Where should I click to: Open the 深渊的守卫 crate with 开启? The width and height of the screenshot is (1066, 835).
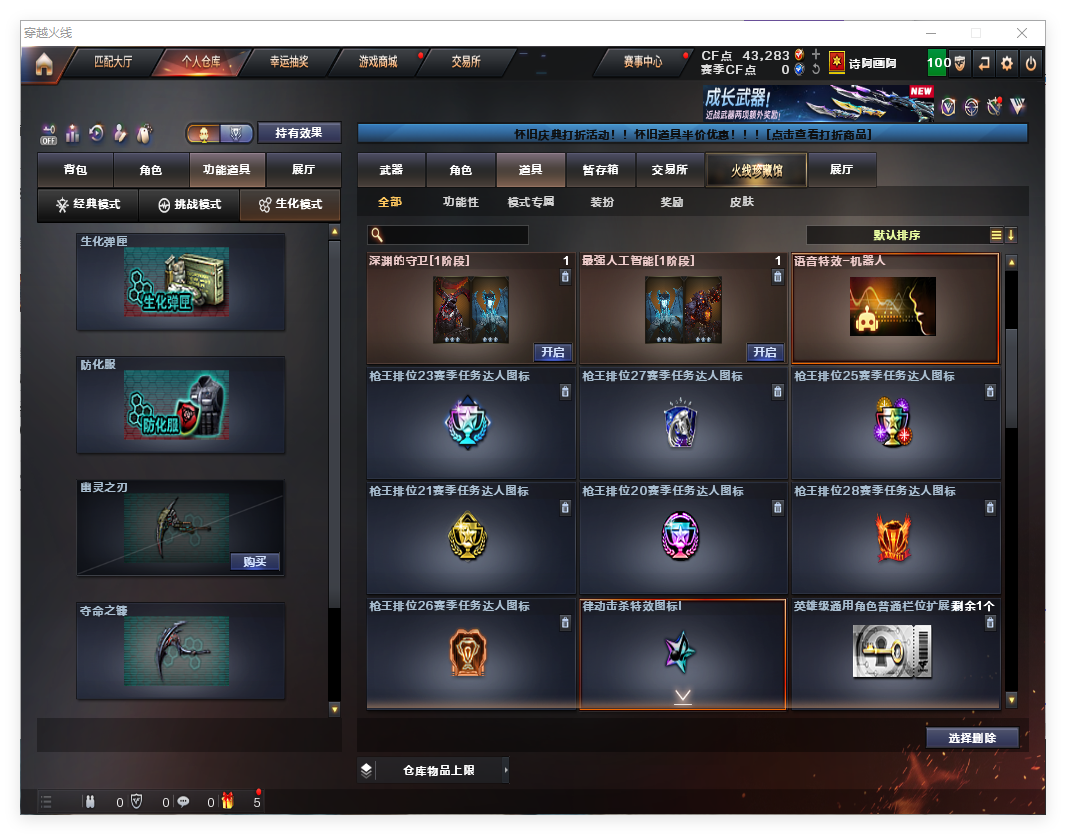[553, 352]
